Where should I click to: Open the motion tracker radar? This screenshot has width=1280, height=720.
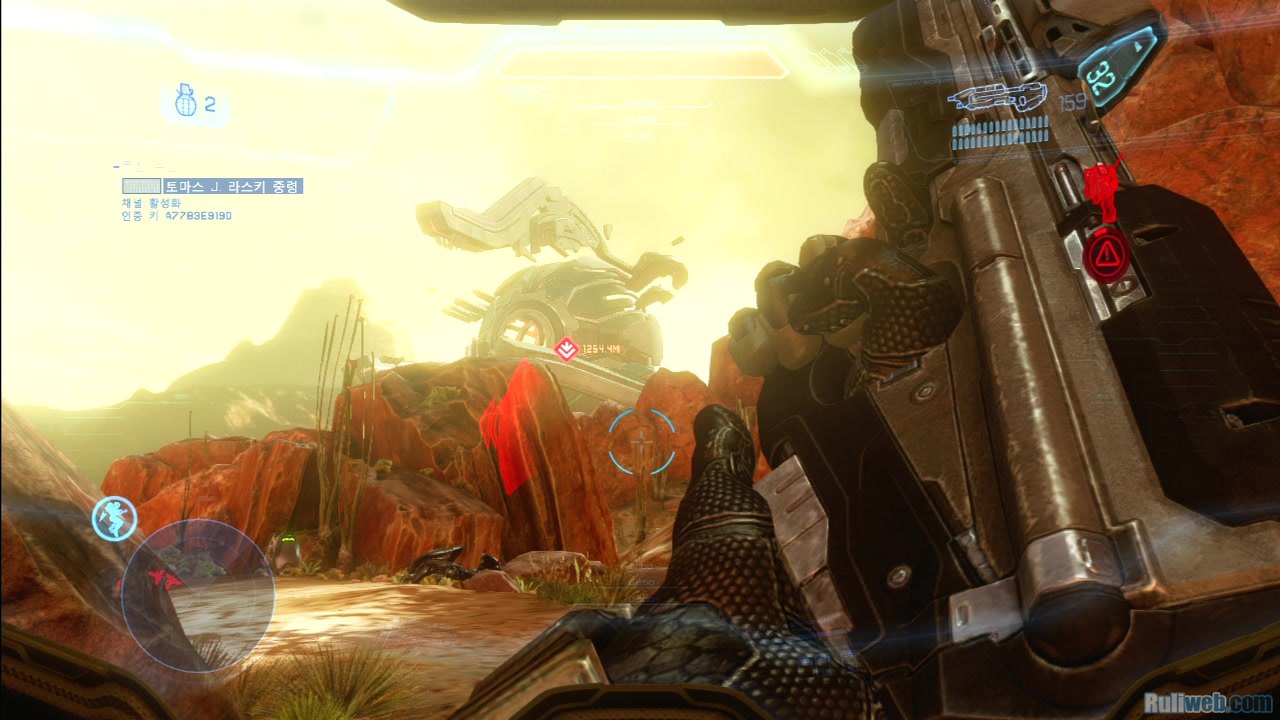pos(198,596)
